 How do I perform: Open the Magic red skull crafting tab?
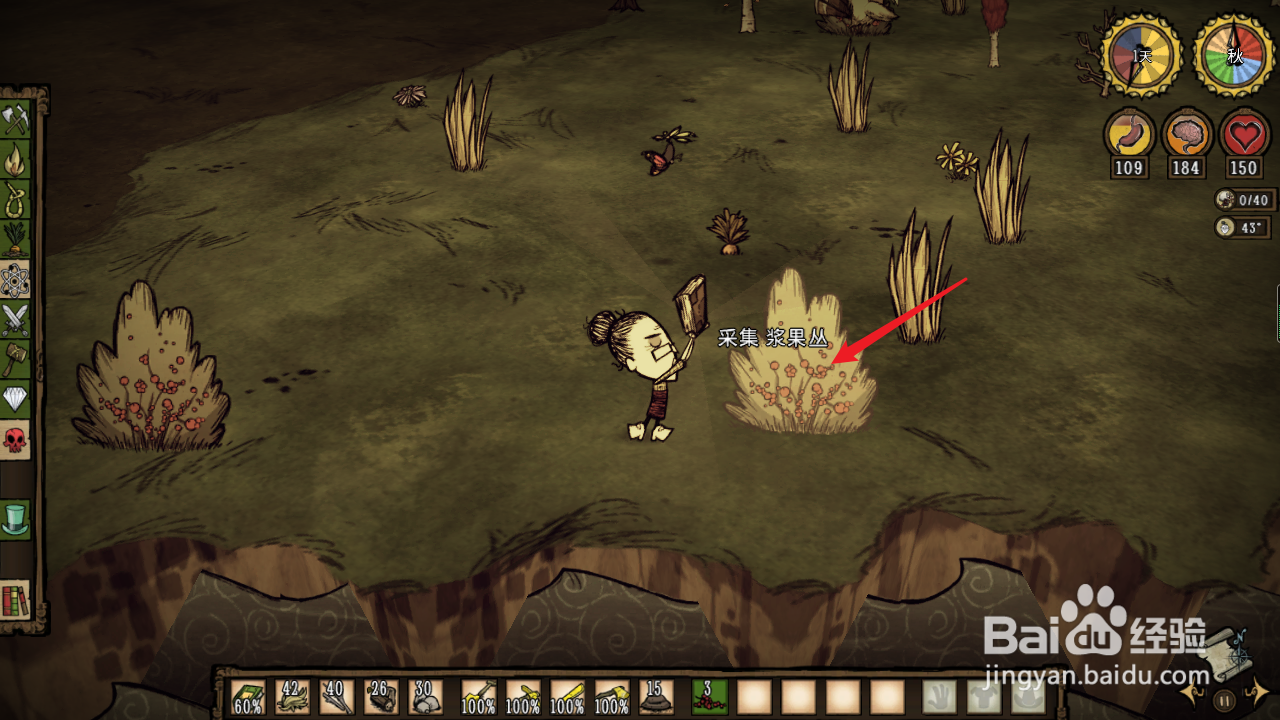(16, 440)
